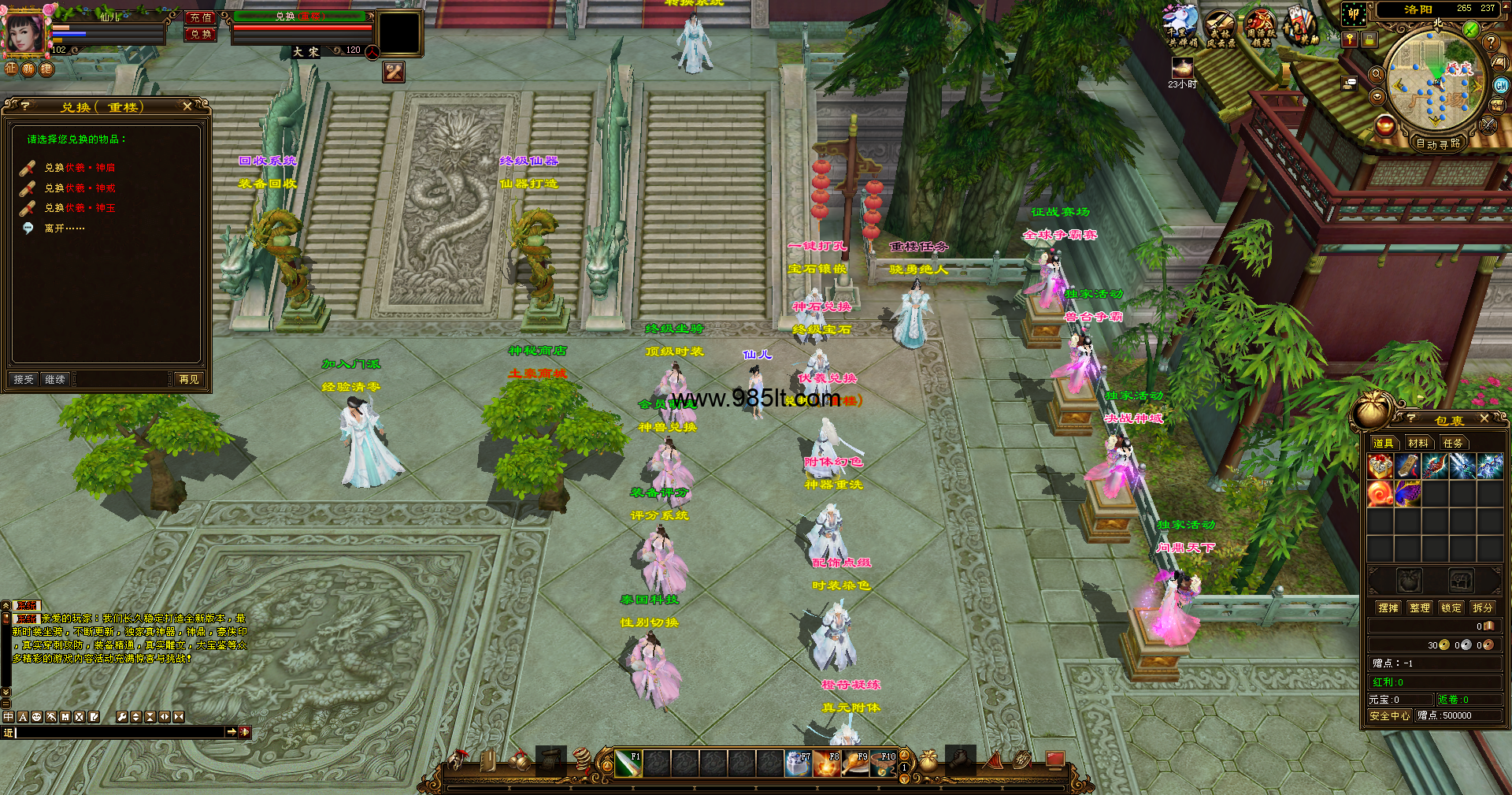Screen dimensions: 1512x795
Task: Select the 兑换伏羲·神戒 exchange option
Action: coord(80,188)
